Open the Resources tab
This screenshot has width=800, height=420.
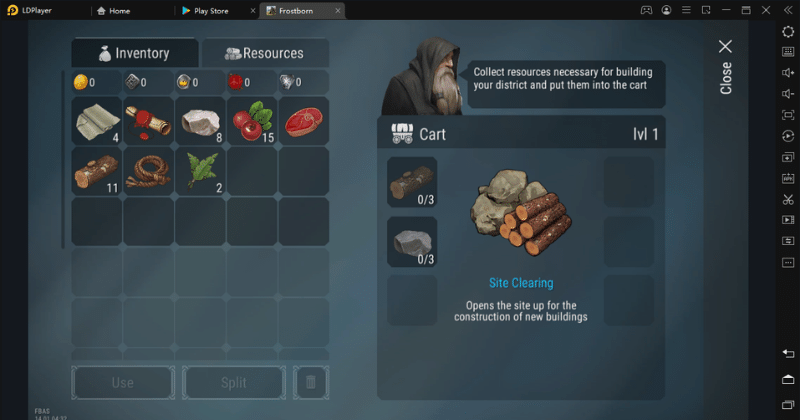(264, 53)
